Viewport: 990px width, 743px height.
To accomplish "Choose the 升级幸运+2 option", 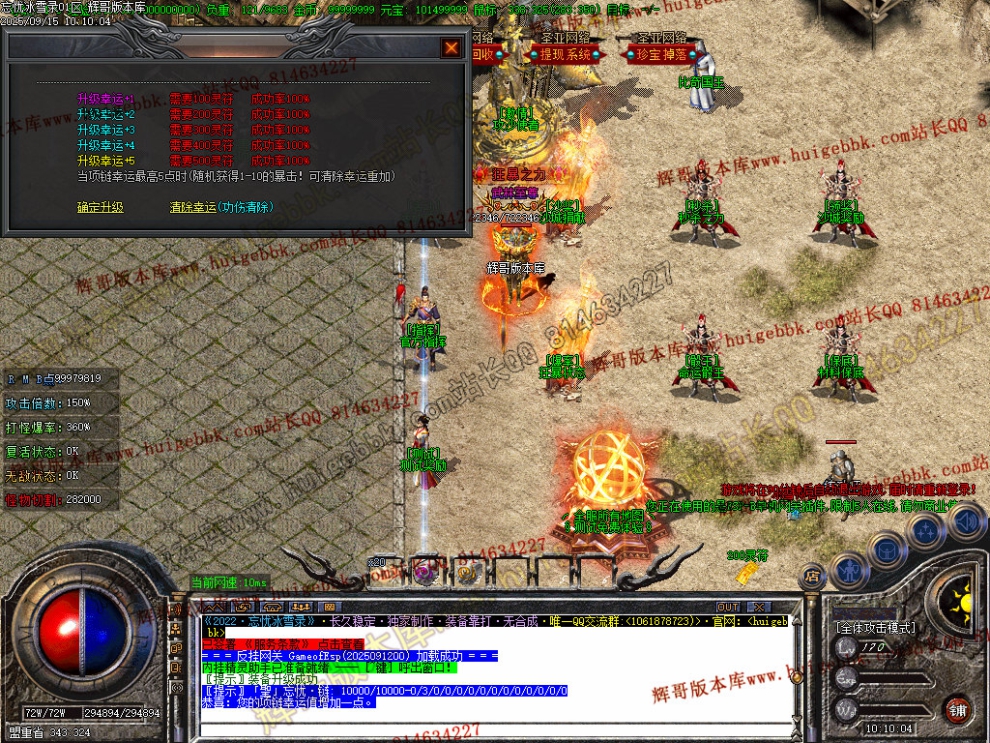I will pos(105,115).
